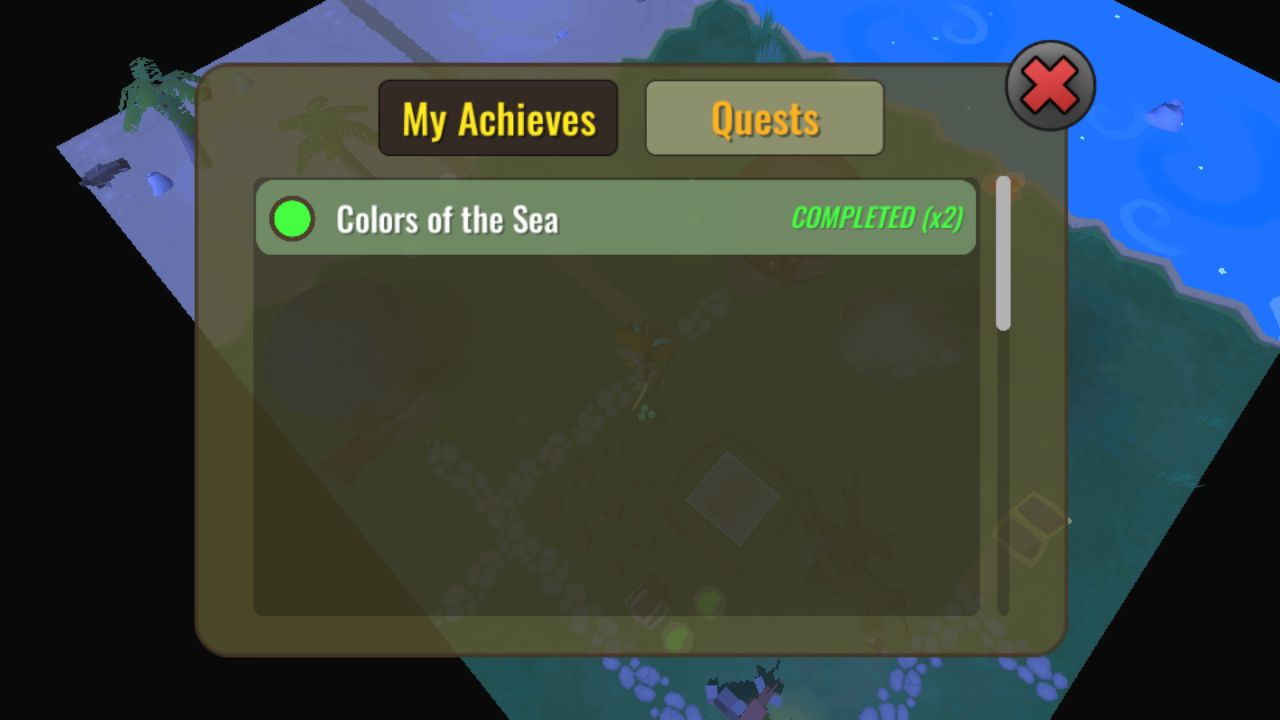
Task: Select the My Achieves tab
Action: [x=498, y=117]
